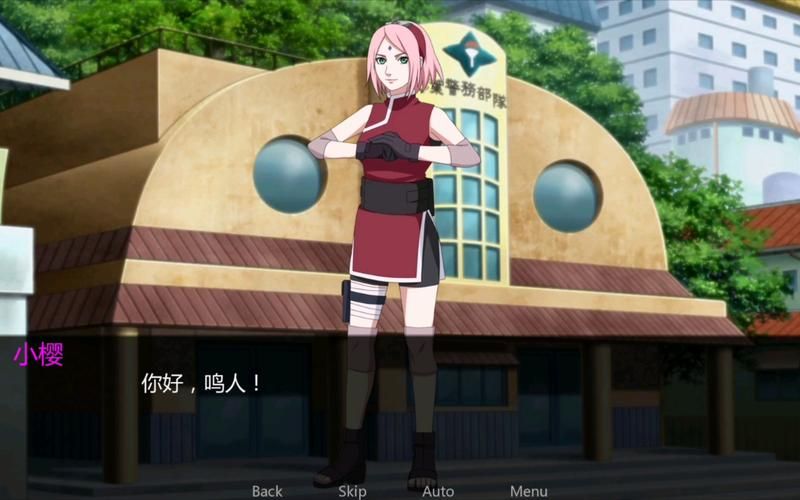The image size is (800, 500).
Task: Open the game Menu
Action: (528, 491)
